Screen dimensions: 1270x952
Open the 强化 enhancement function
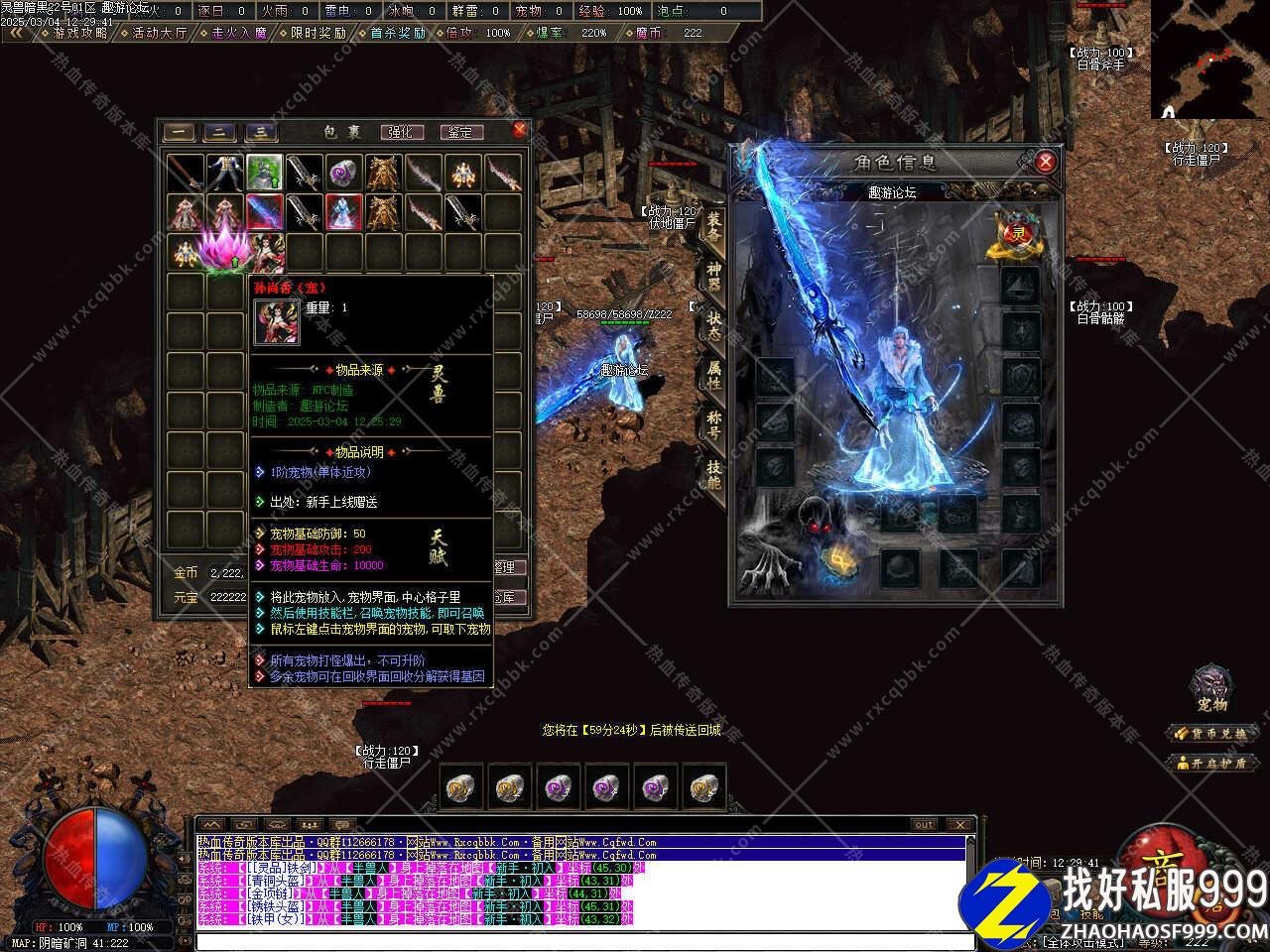point(400,132)
